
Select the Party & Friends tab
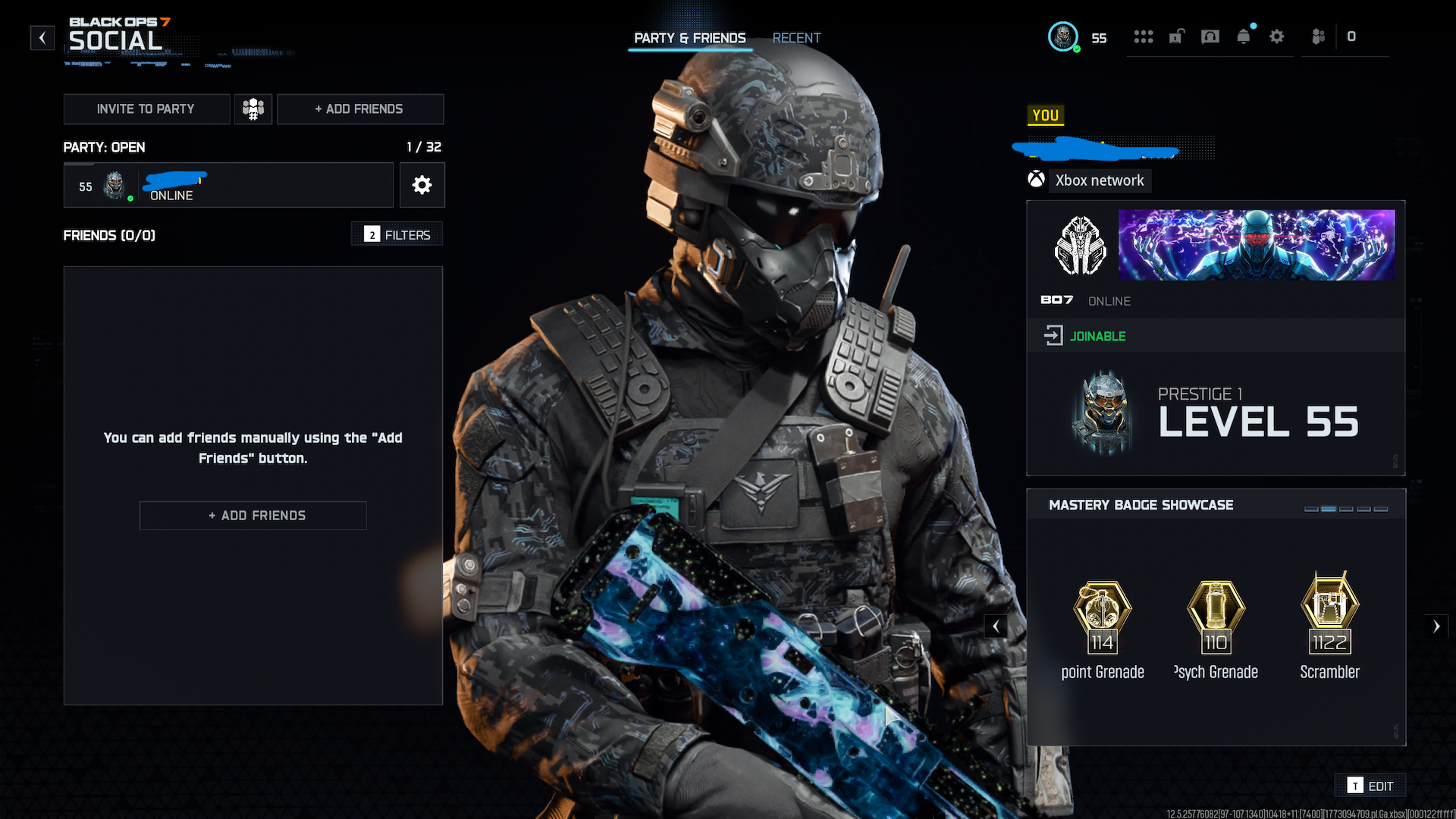[x=690, y=38]
